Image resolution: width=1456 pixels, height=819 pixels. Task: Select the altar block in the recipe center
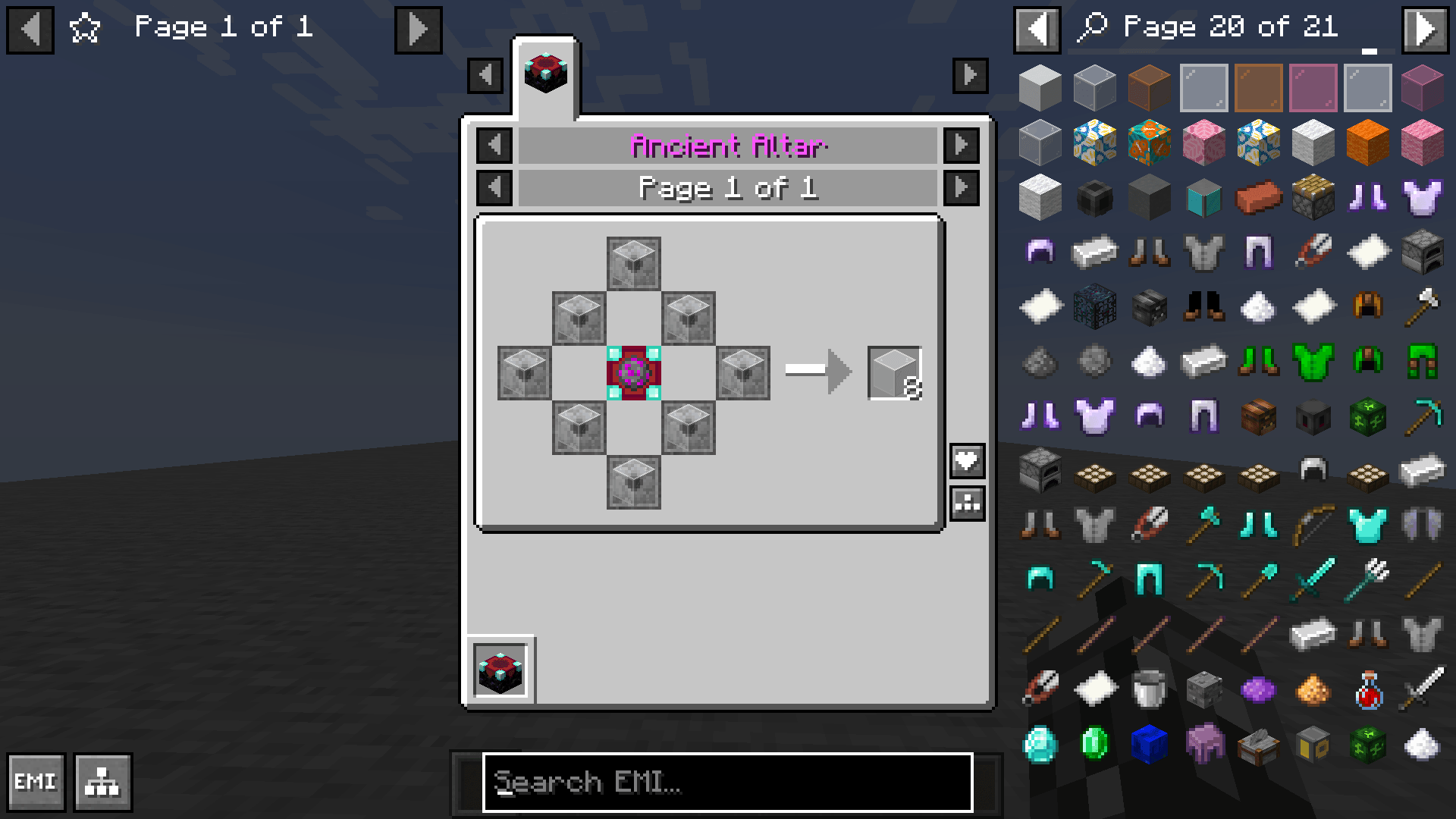(x=634, y=372)
